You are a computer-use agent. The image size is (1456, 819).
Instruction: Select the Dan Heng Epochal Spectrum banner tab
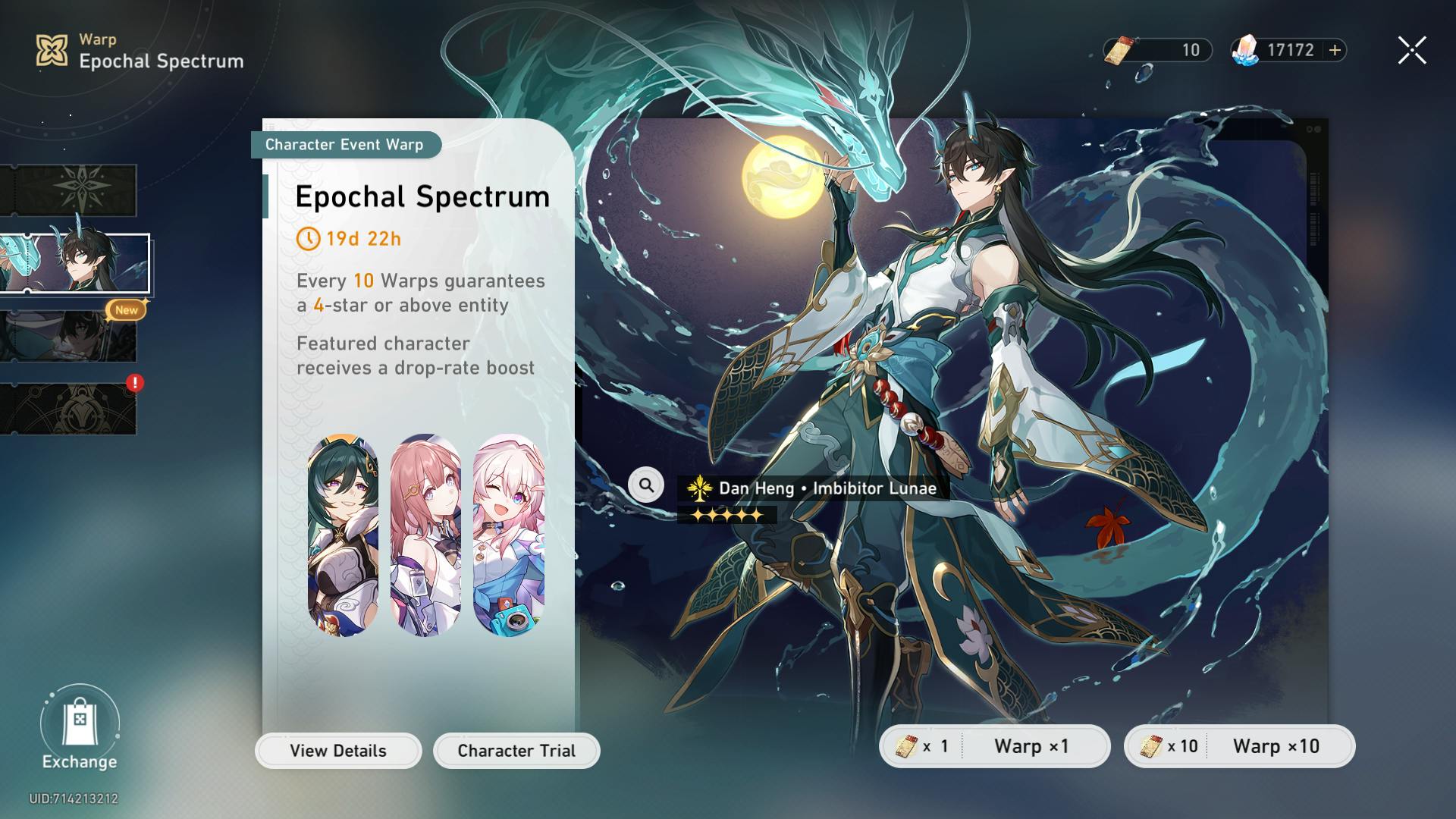pos(74,263)
